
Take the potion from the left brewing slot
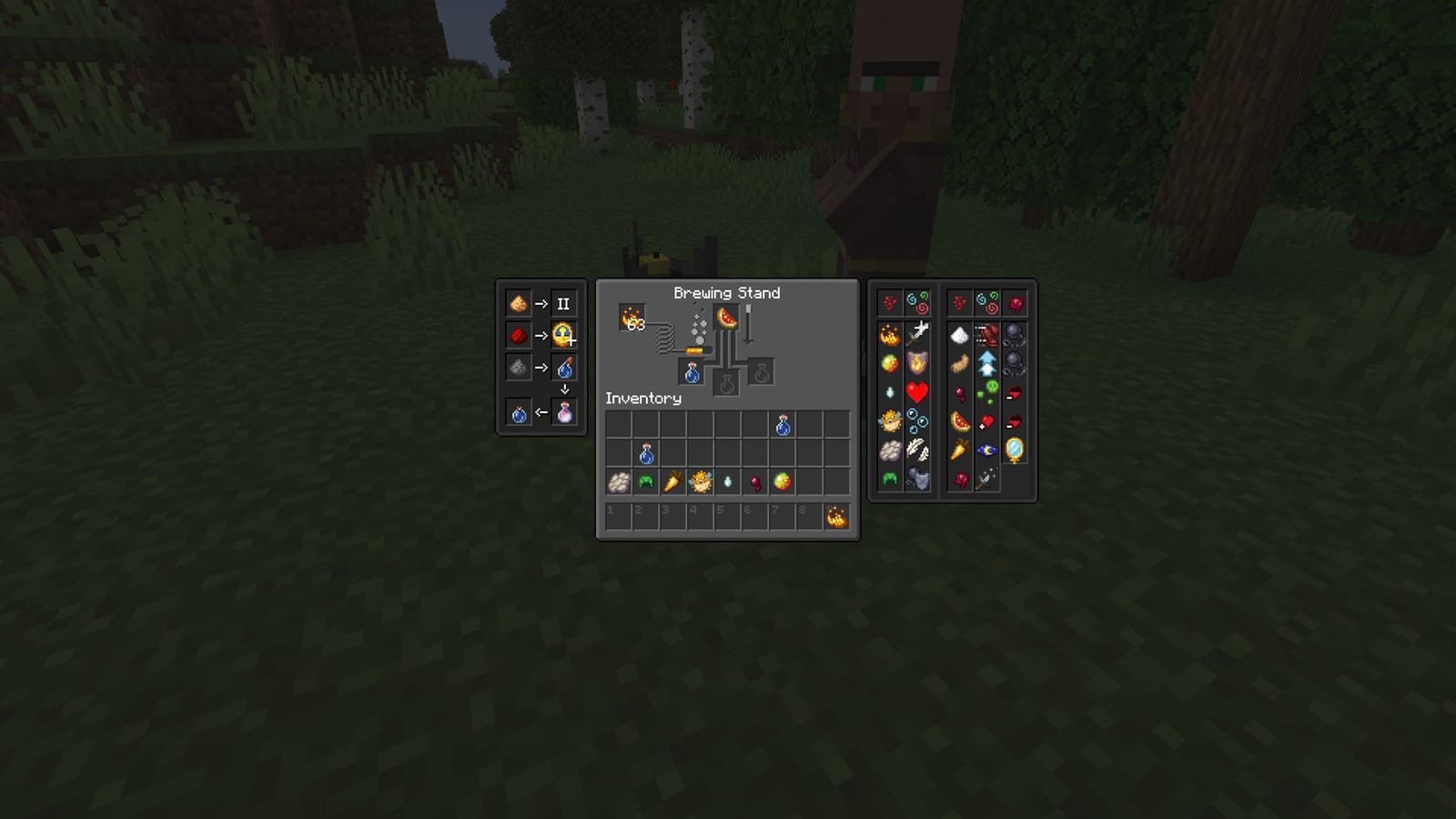point(692,374)
